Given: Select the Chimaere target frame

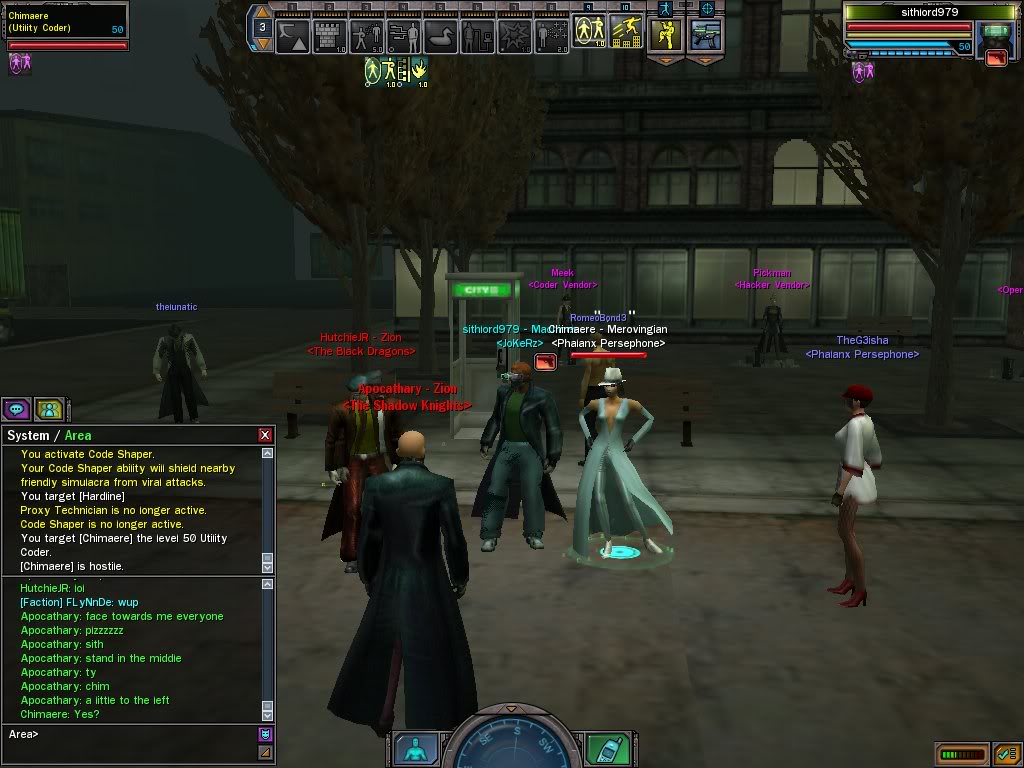Looking at the screenshot, I should [66, 24].
